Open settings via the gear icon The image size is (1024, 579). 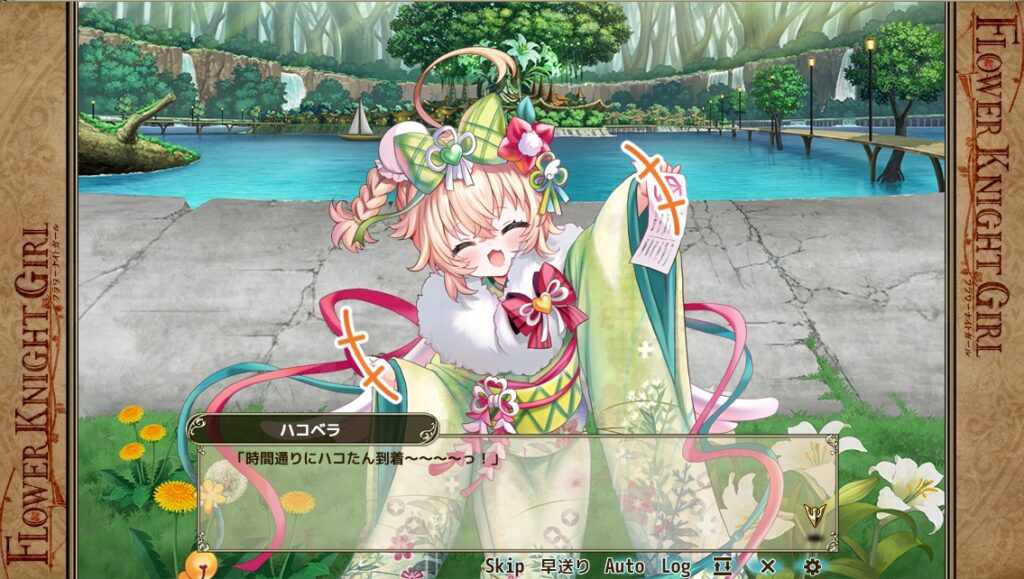[812, 566]
